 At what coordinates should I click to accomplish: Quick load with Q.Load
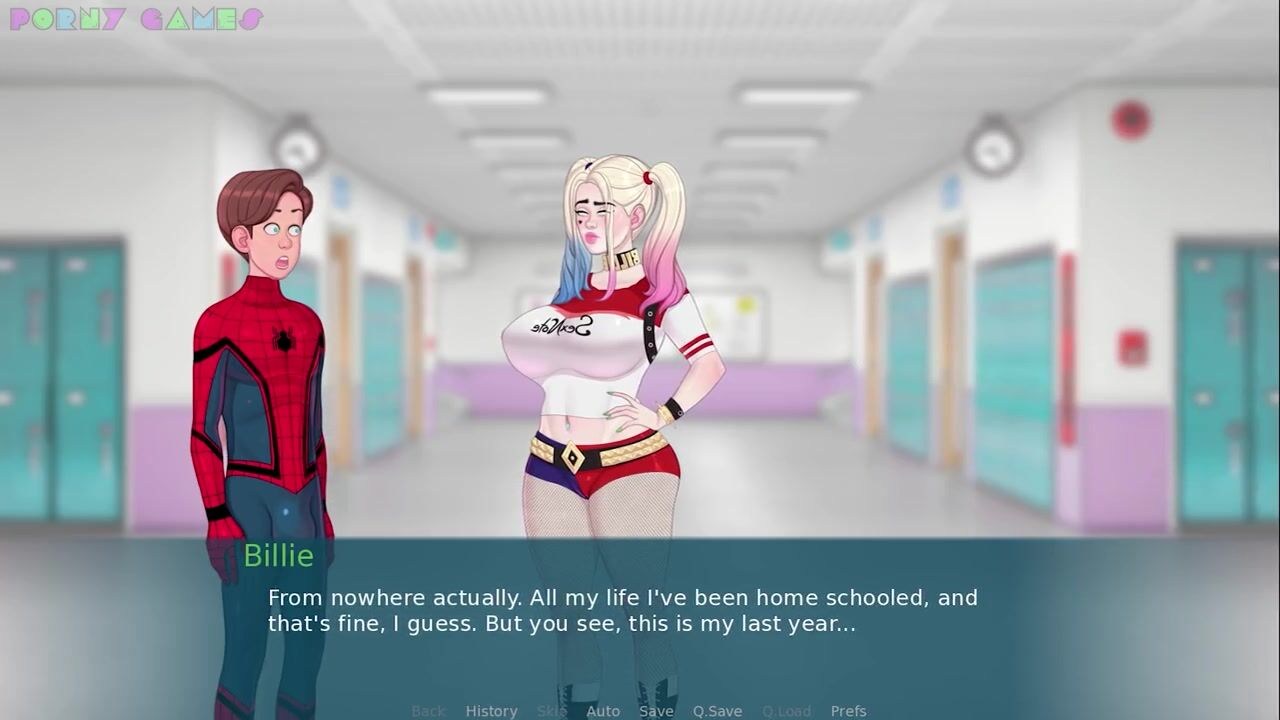pyautogui.click(x=786, y=711)
